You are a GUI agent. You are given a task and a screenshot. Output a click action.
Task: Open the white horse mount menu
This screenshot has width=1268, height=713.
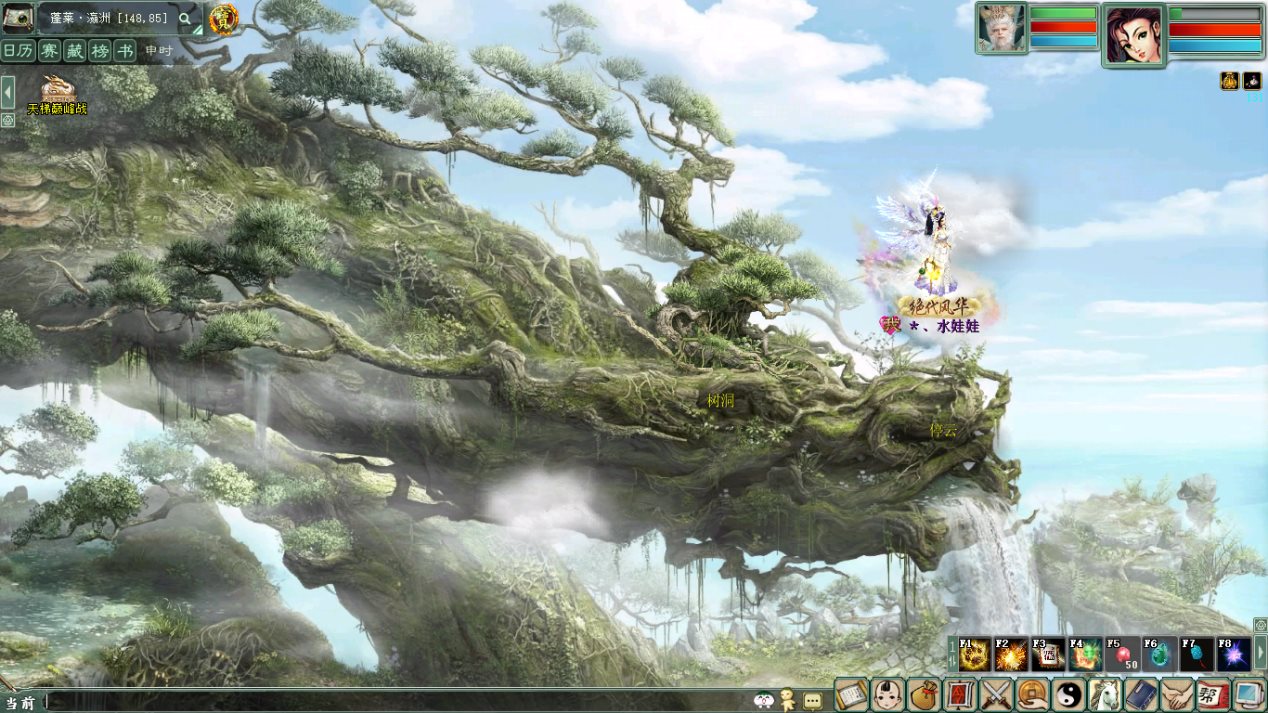tap(1105, 694)
